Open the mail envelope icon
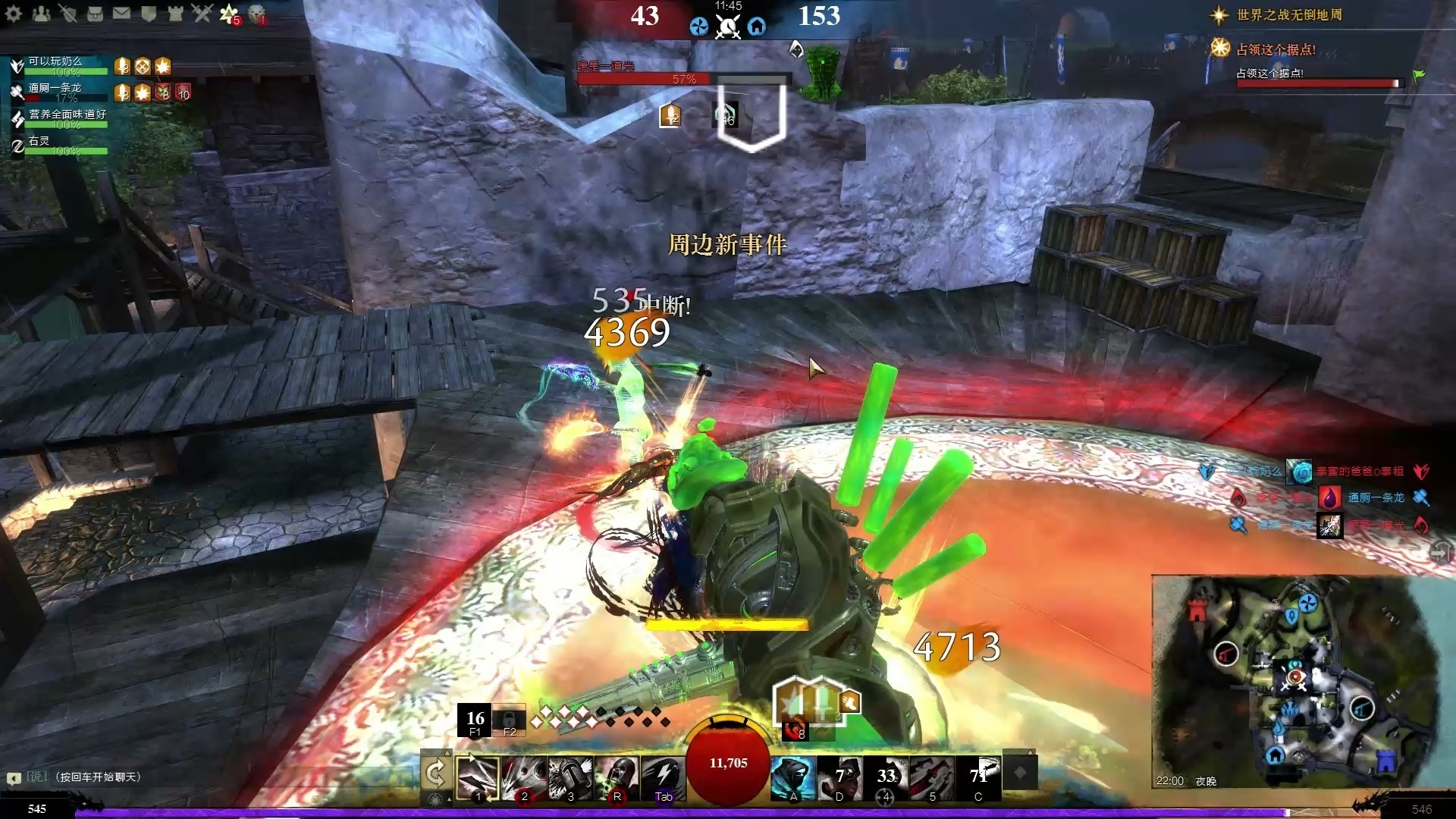 [x=121, y=13]
